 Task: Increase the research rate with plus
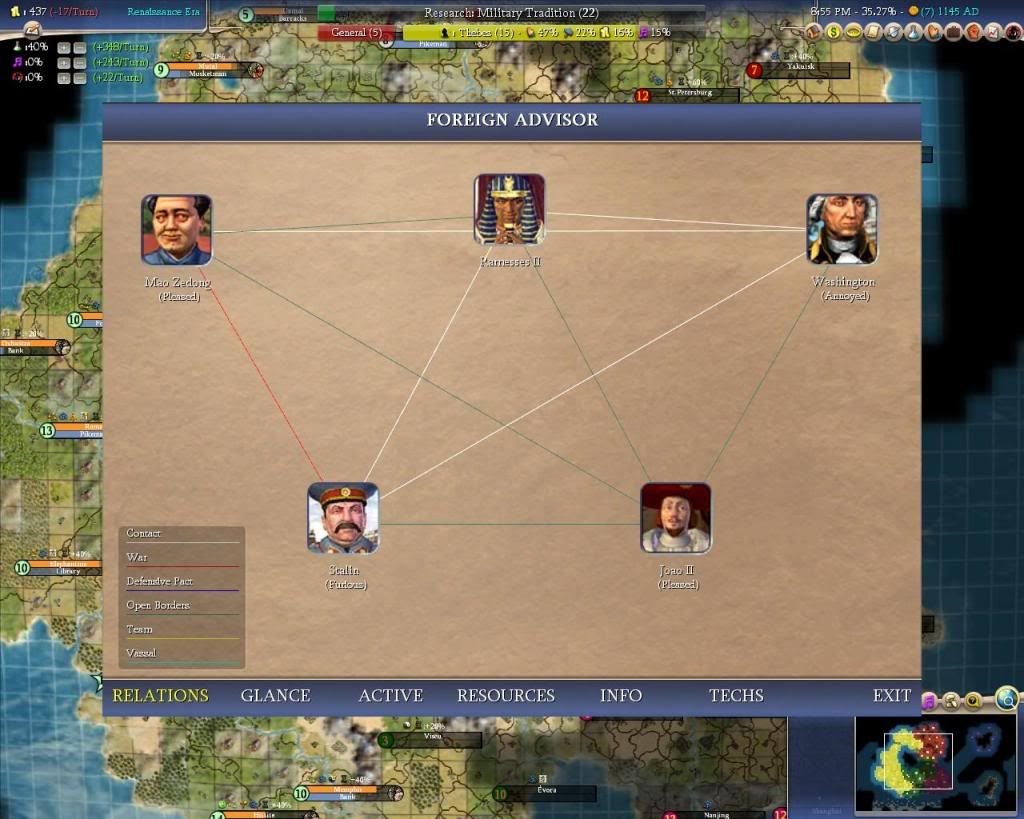coord(63,48)
